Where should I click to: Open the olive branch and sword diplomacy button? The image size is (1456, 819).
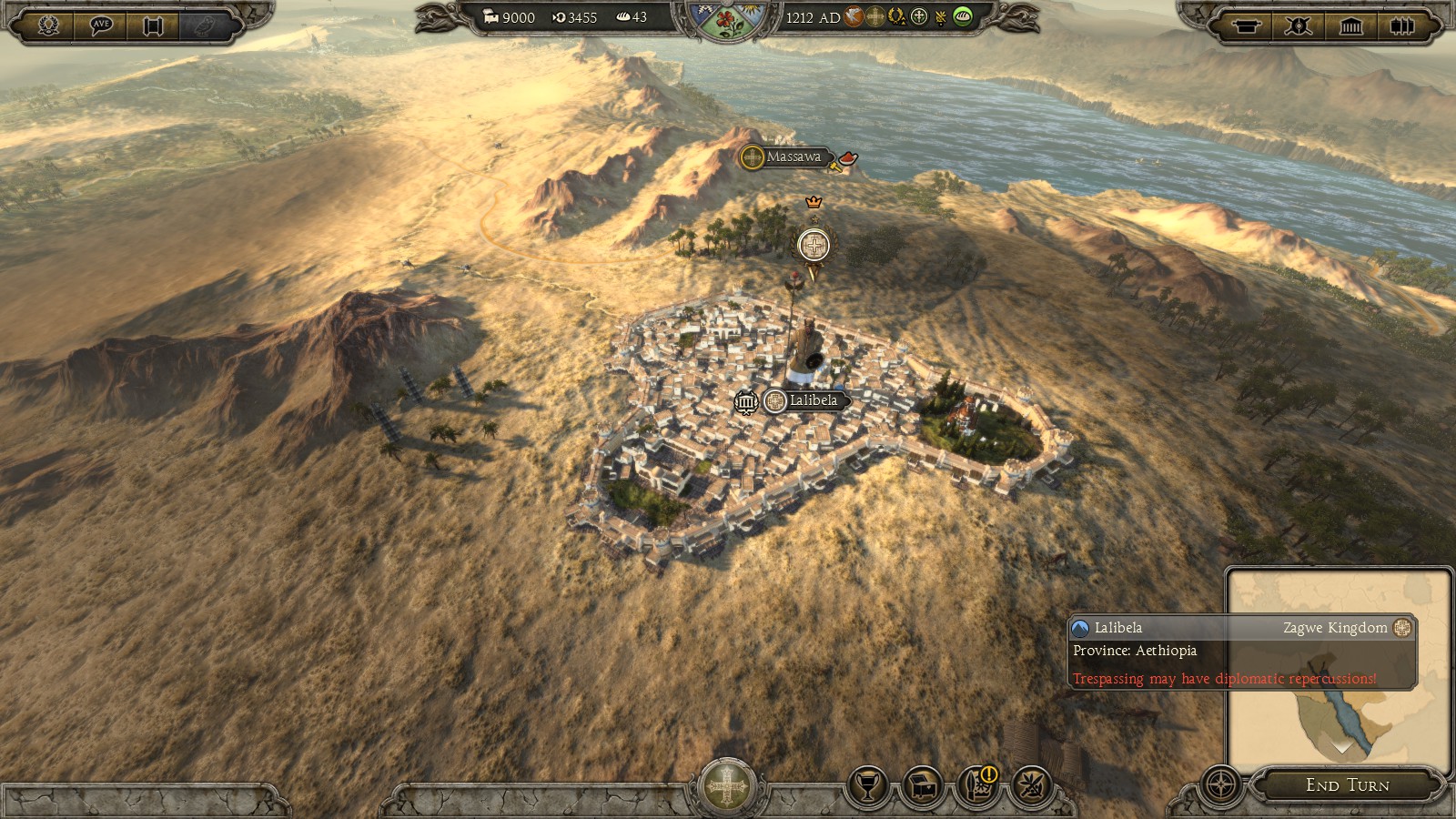click(x=1032, y=785)
